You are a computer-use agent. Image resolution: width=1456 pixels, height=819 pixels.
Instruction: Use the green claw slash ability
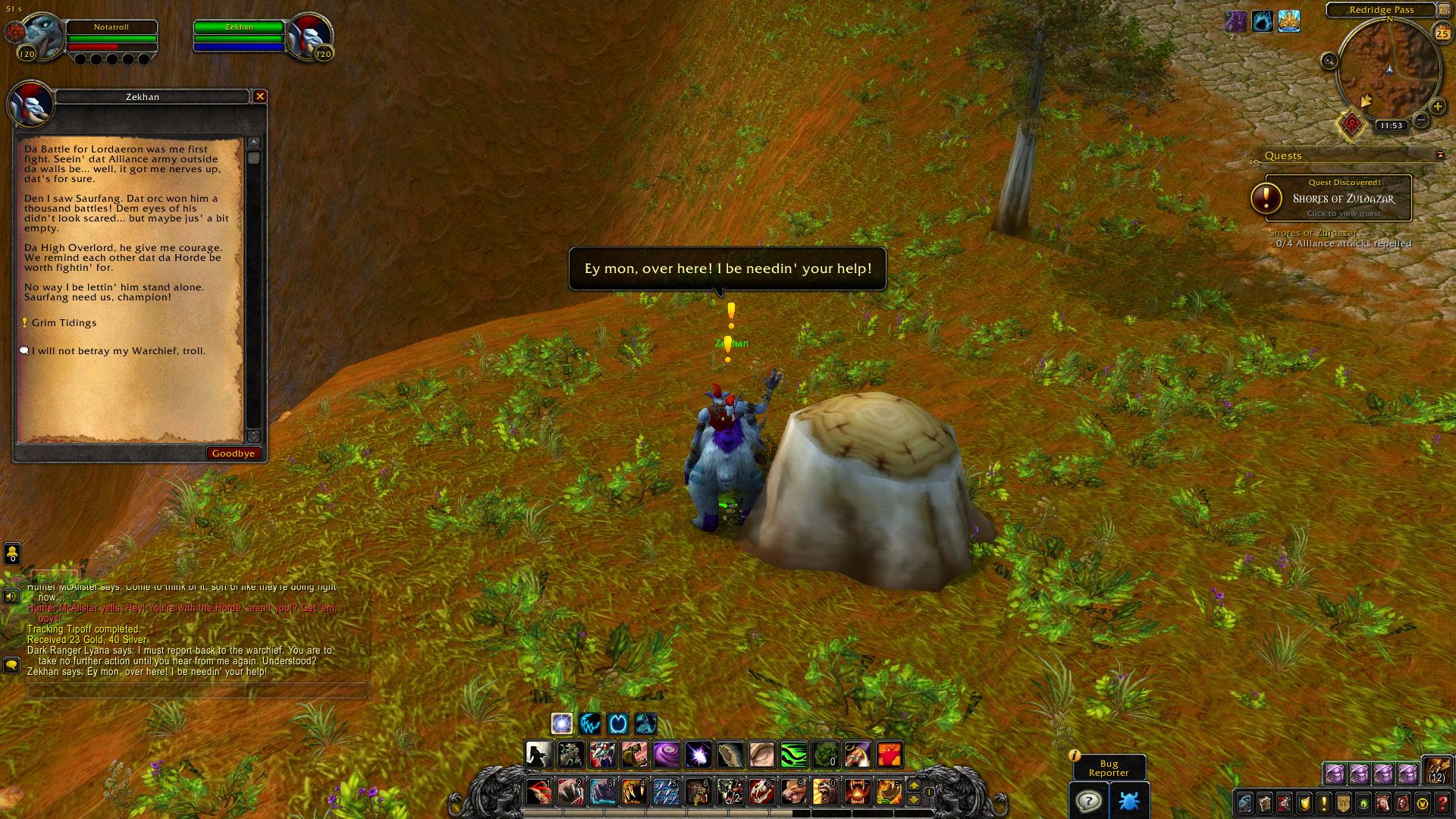click(794, 755)
